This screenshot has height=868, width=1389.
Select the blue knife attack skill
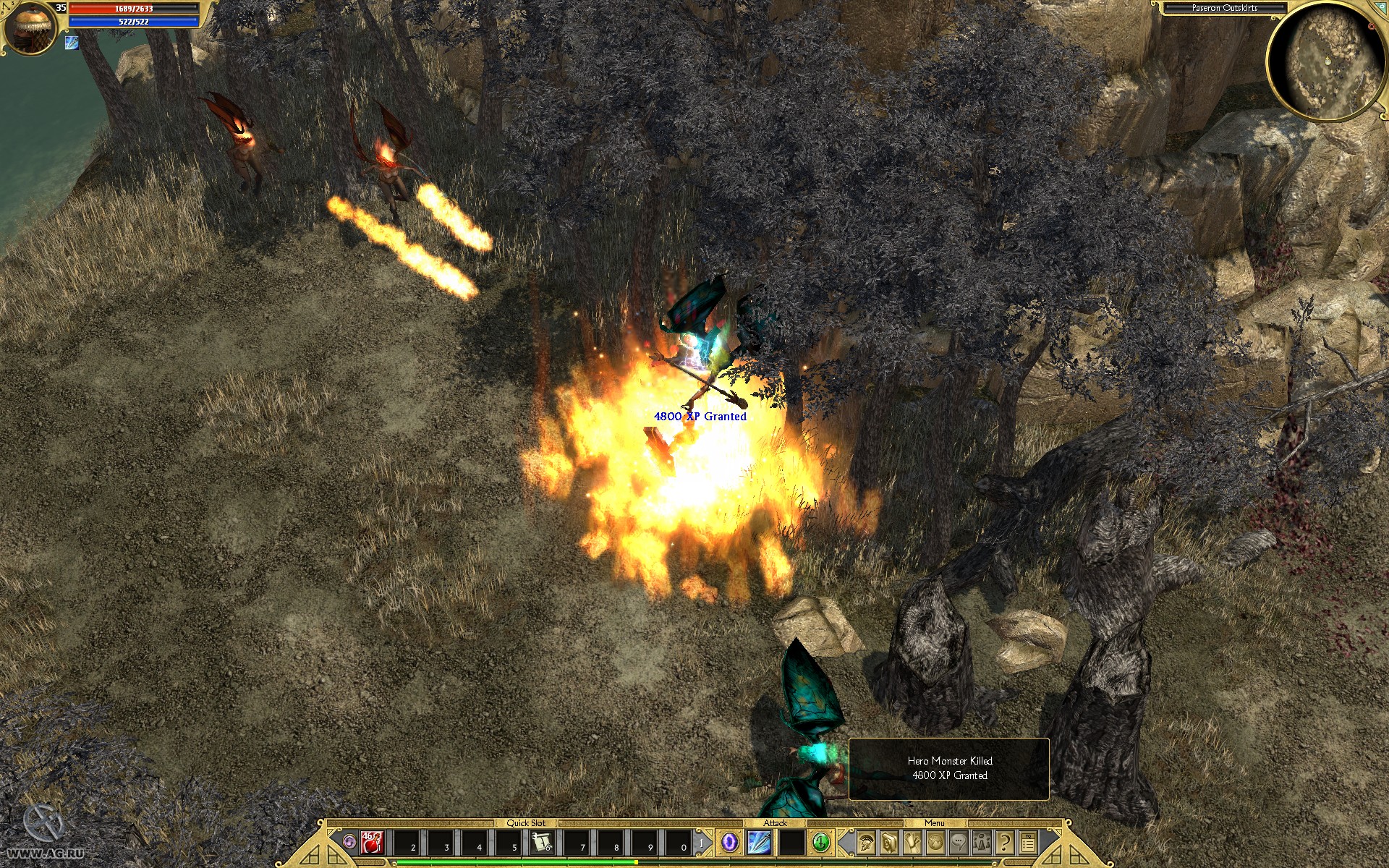758,842
